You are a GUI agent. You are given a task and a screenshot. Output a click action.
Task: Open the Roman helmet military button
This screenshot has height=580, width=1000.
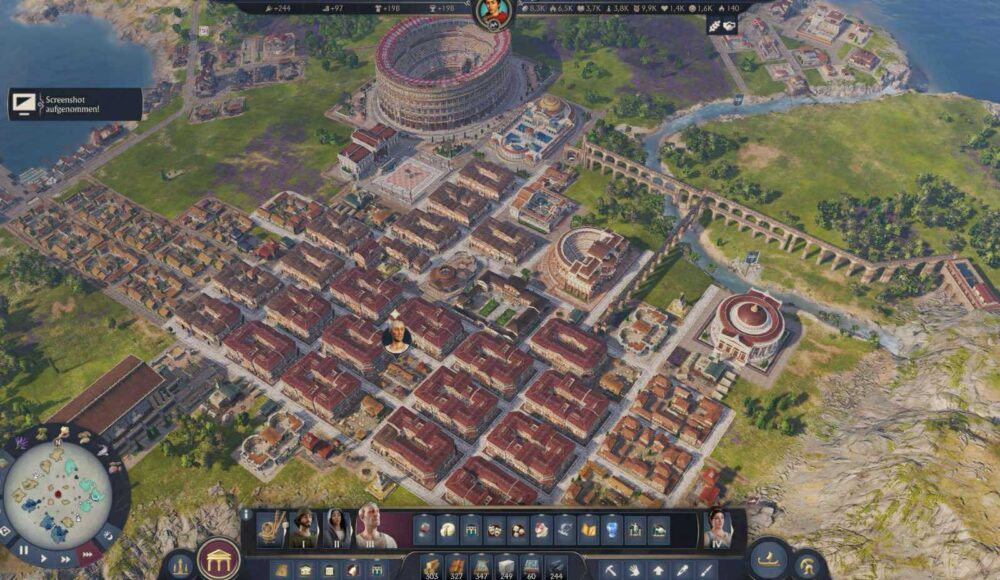pos(808,563)
